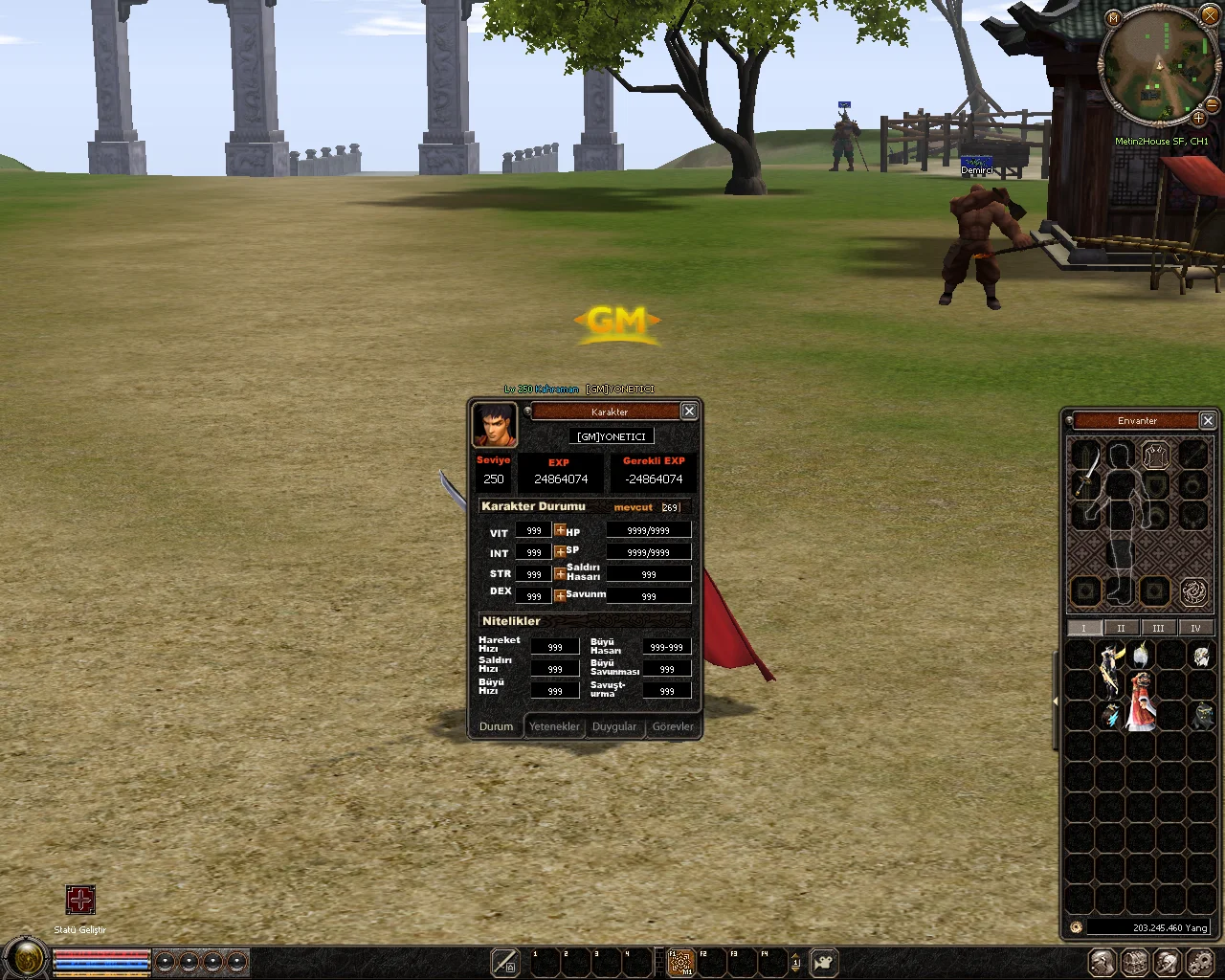Increase DEX with its plus button
Screen dimensions: 1225x980
[560, 595]
